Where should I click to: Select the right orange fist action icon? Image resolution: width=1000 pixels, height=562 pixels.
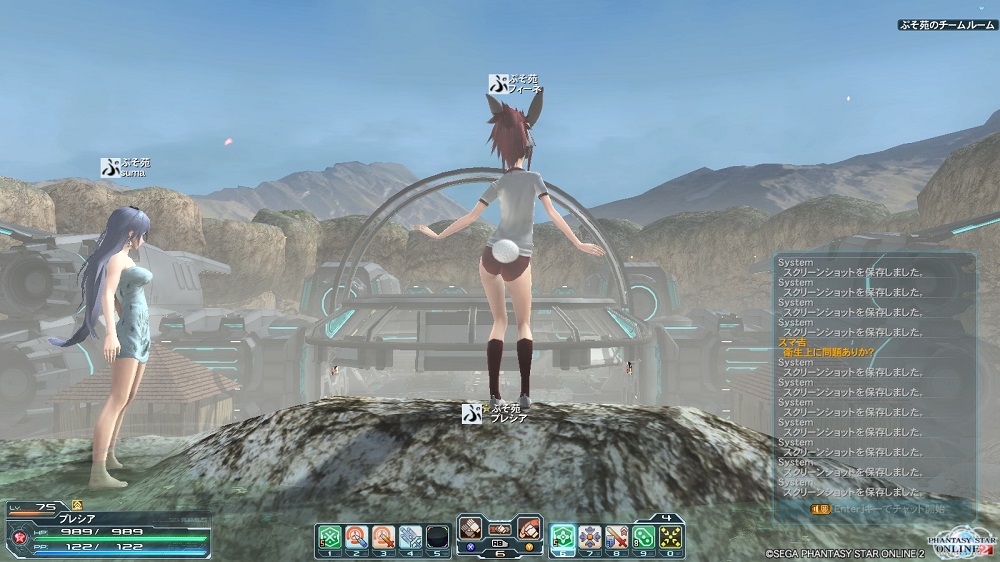[x=529, y=528]
